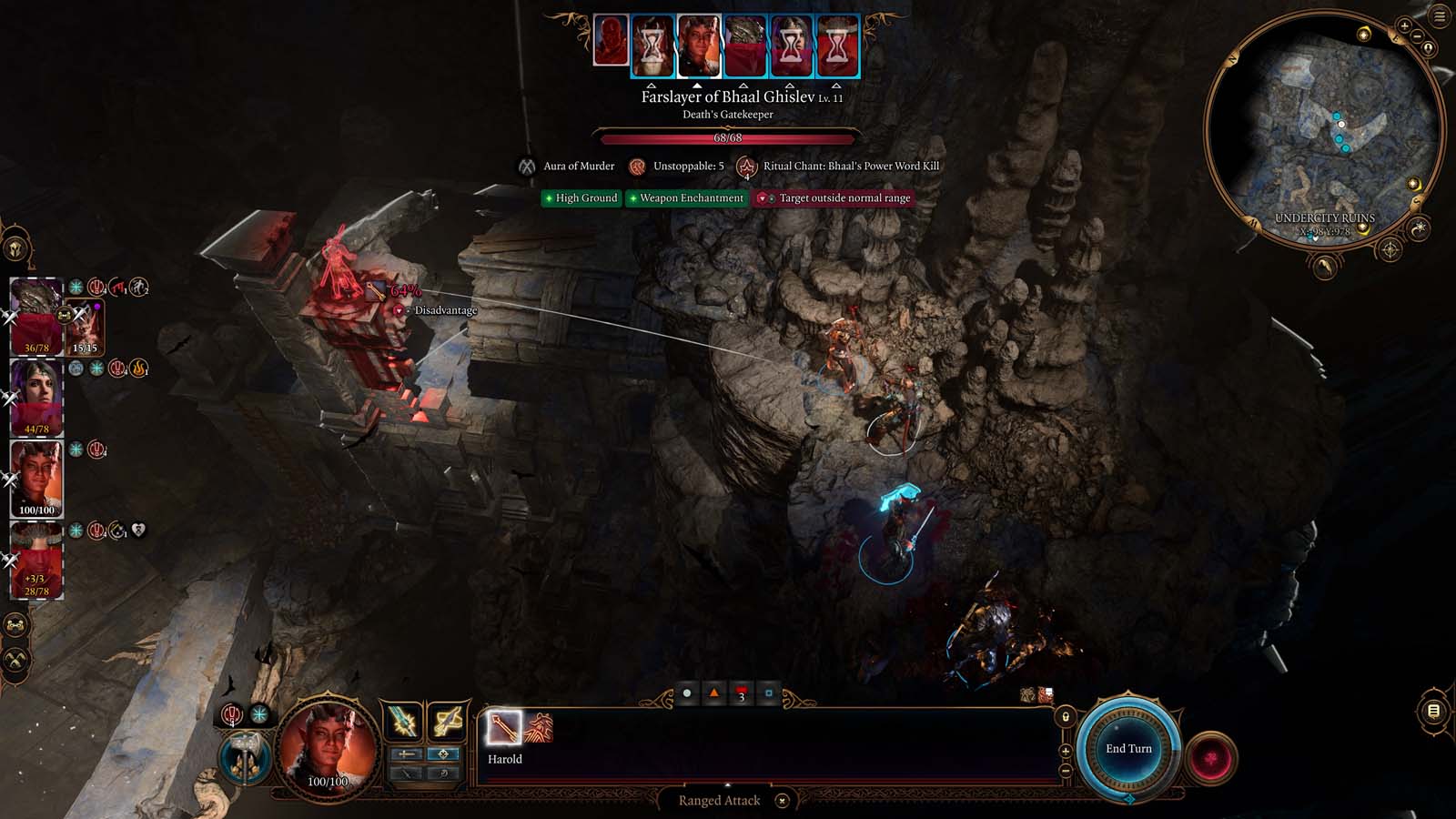
Task: Open the game menu hamburger button
Action: pos(1440,16)
